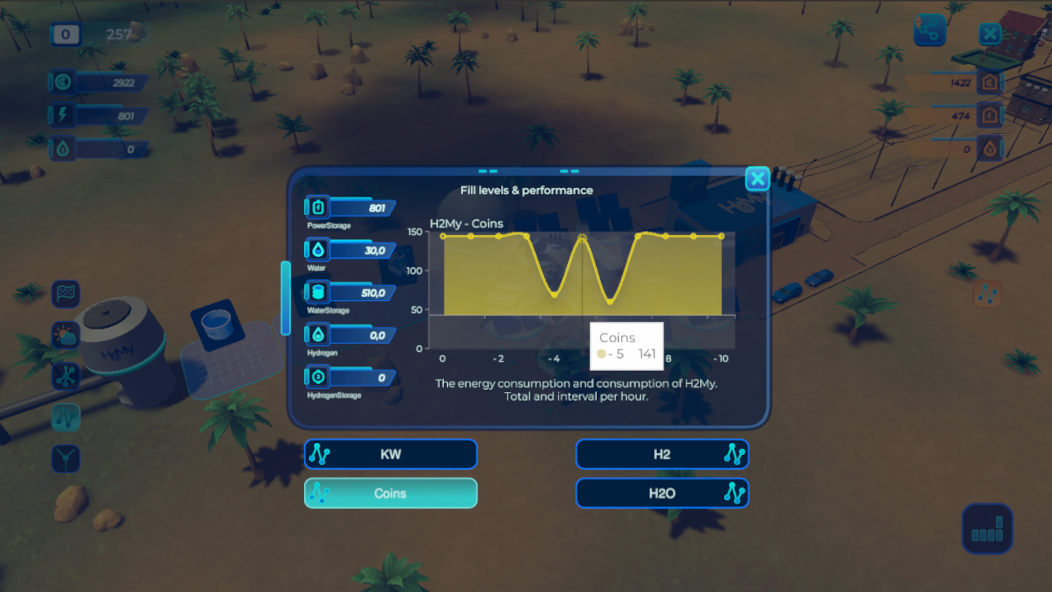Select the wind turbine icon
This screenshot has width=1052, height=592.
click(x=65, y=376)
